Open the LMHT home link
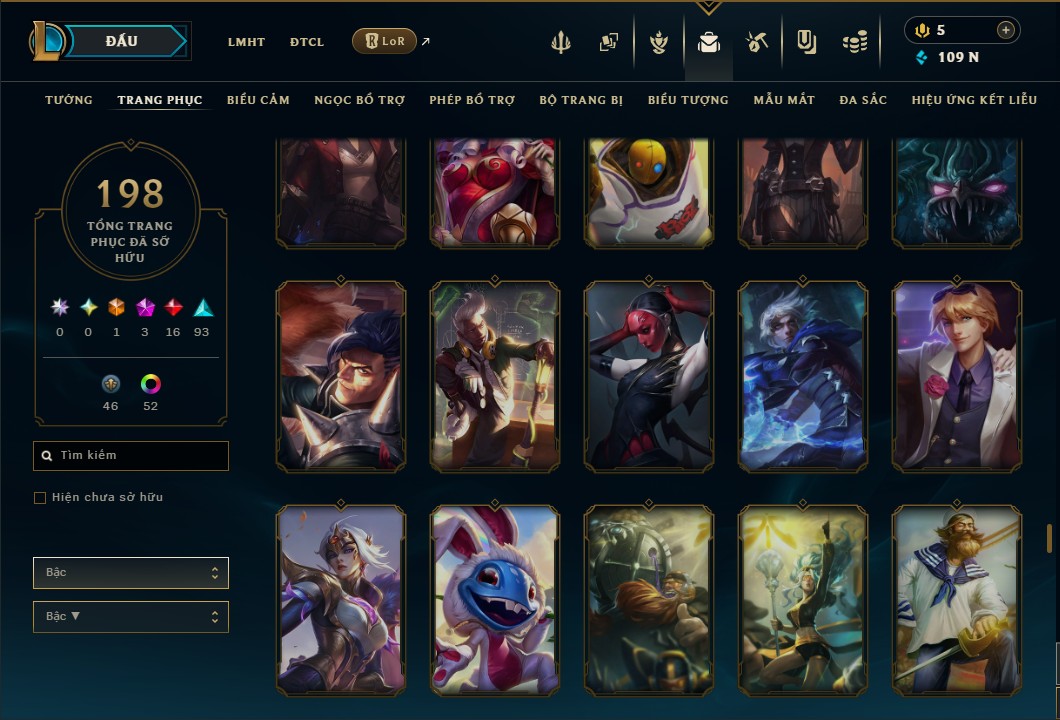 [x=246, y=42]
